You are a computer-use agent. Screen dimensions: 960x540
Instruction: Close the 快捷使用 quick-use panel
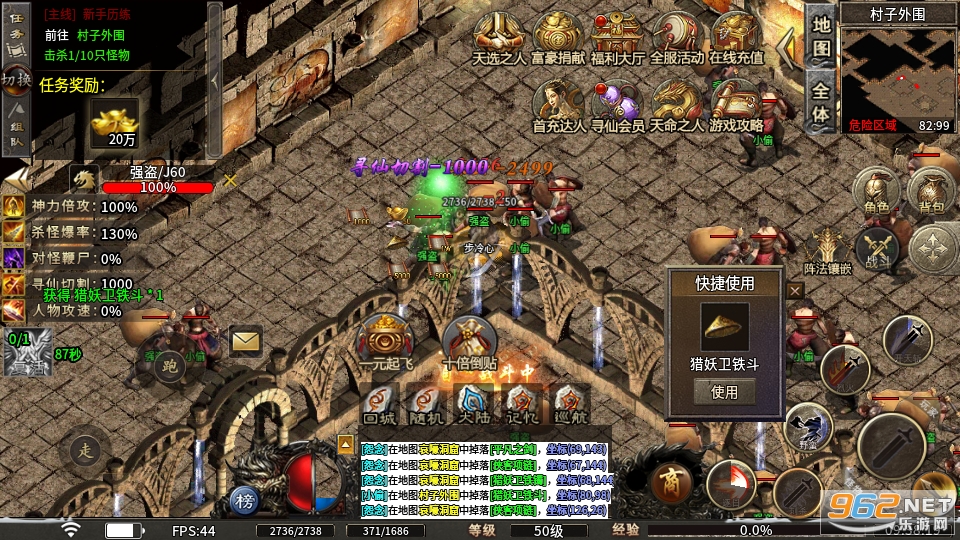[795, 291]
